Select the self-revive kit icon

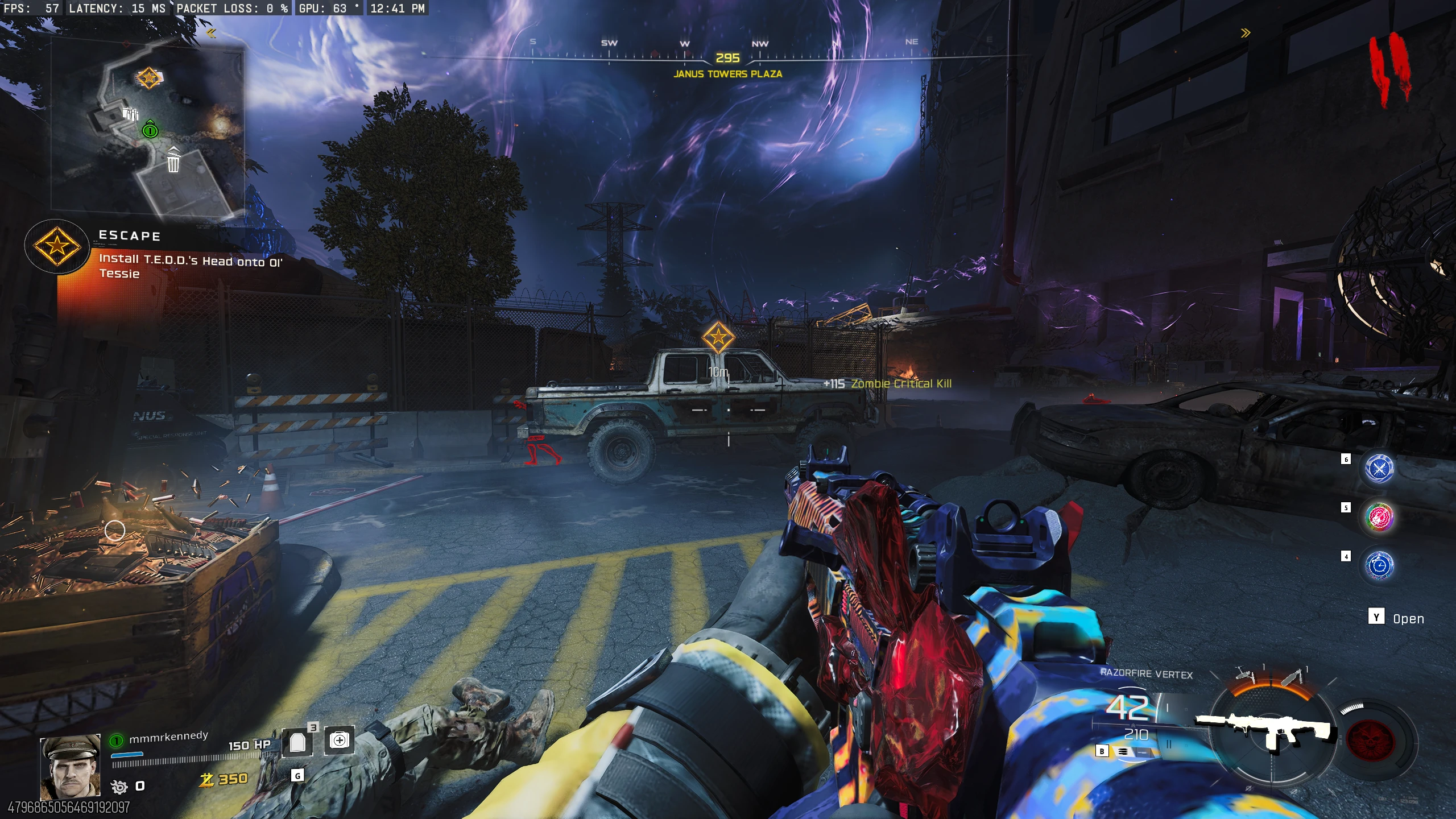[340, 740]
